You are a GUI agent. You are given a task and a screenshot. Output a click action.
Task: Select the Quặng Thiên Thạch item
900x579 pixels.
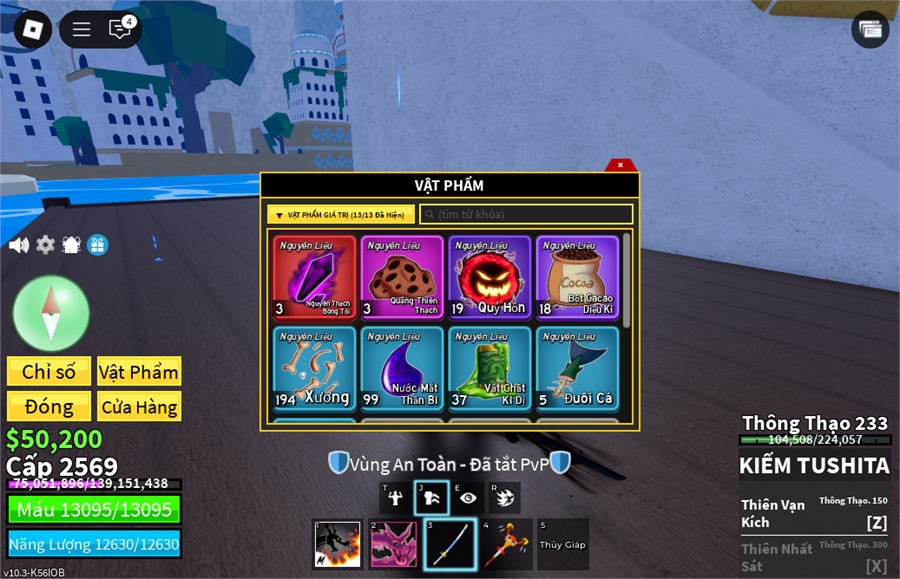[x=402, y=277]
